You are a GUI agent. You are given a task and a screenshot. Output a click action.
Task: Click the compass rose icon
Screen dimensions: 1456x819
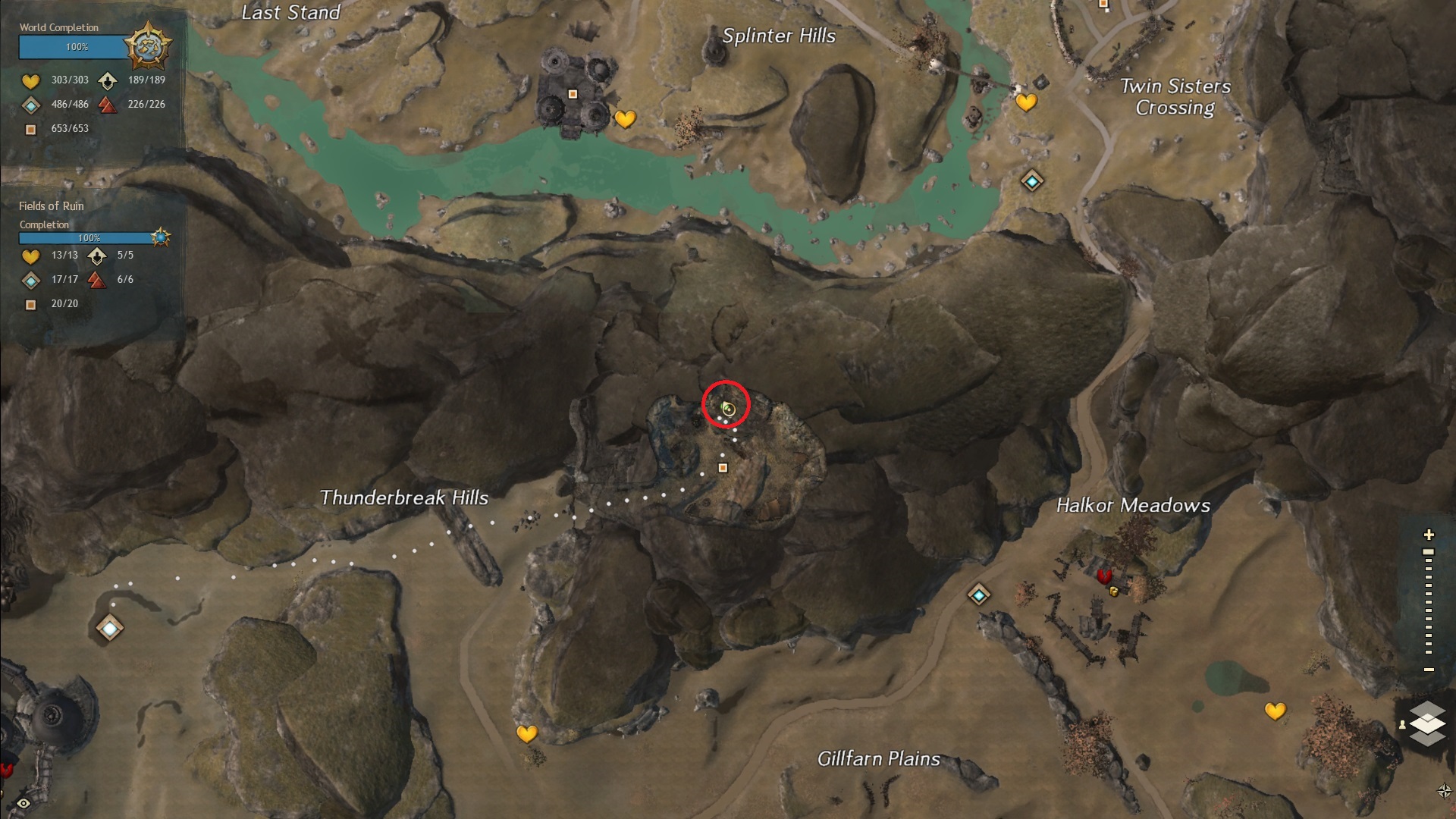1443,792
